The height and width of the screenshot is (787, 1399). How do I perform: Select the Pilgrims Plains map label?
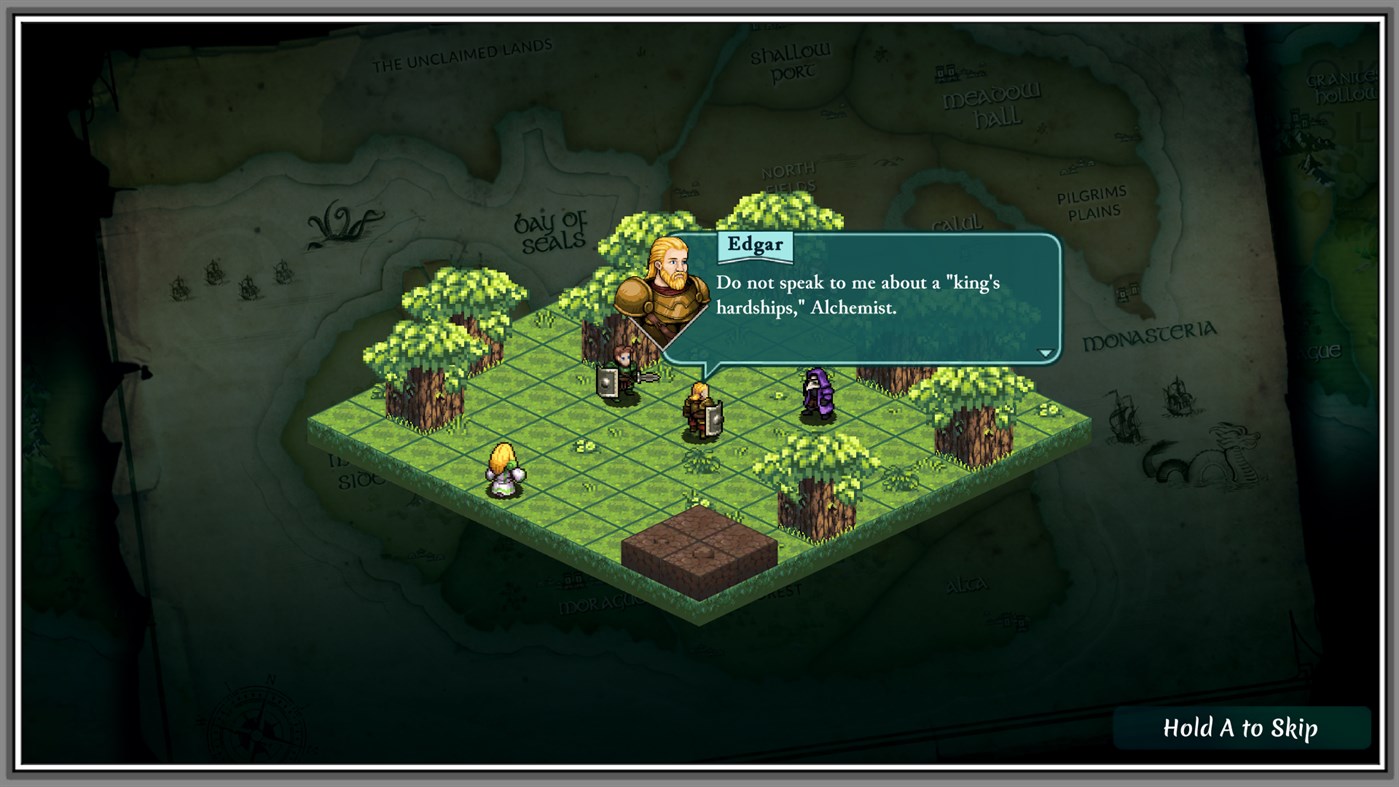[1093, 202]
